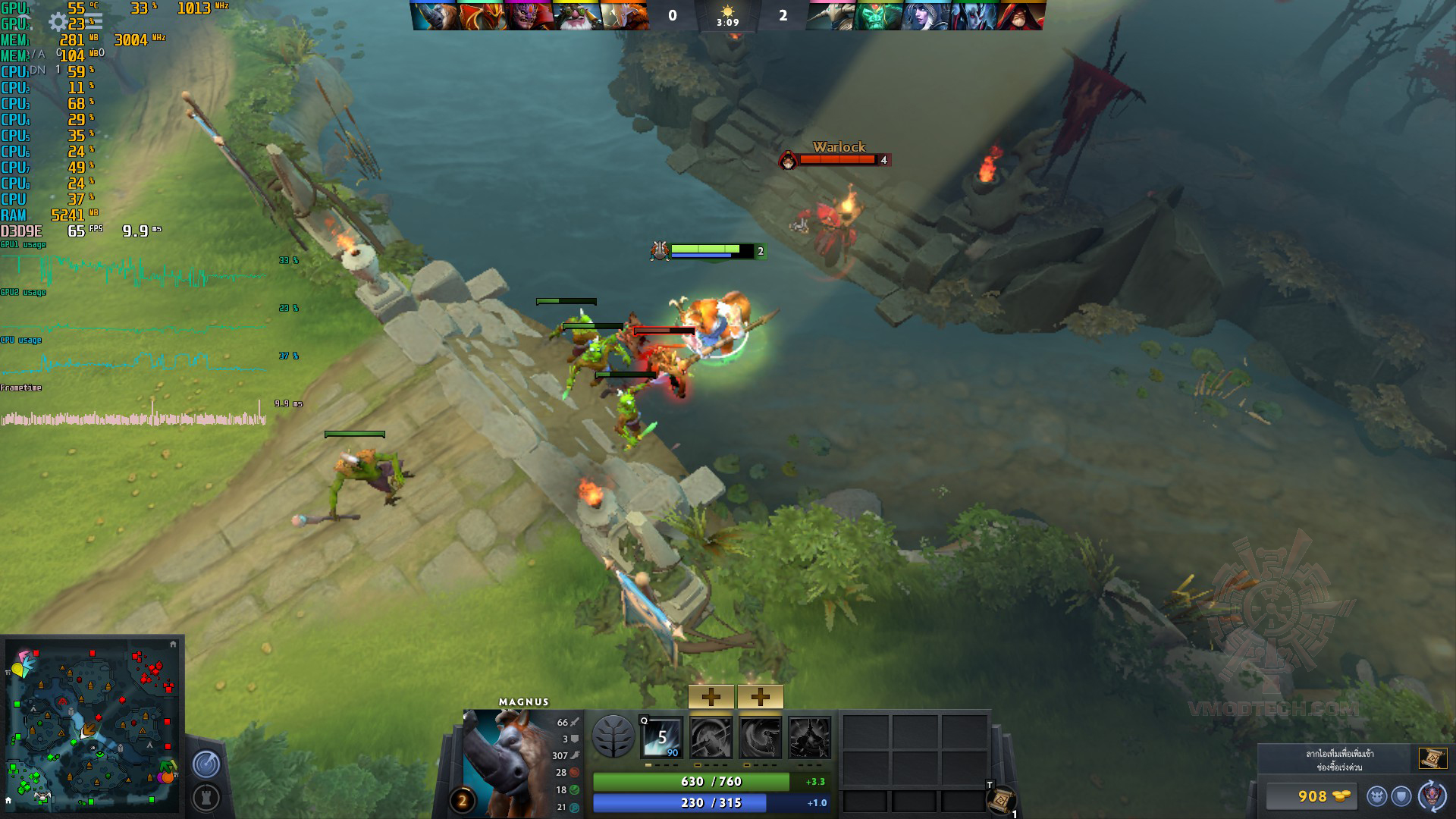
Task: Select Sniper portrait in the top bar
Action: 577,15
